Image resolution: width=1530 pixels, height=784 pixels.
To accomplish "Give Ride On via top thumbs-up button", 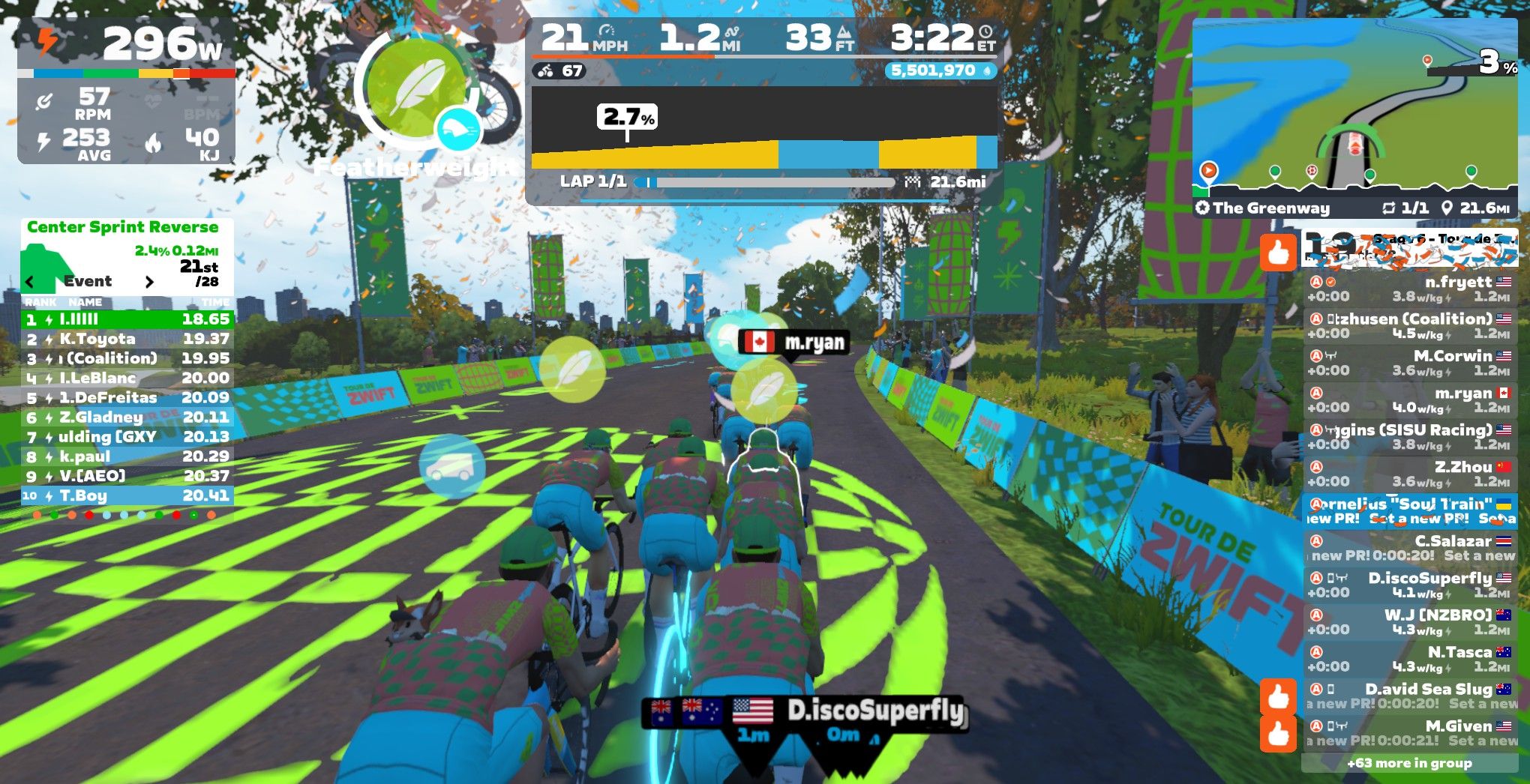I will (x=1278, y=251).
